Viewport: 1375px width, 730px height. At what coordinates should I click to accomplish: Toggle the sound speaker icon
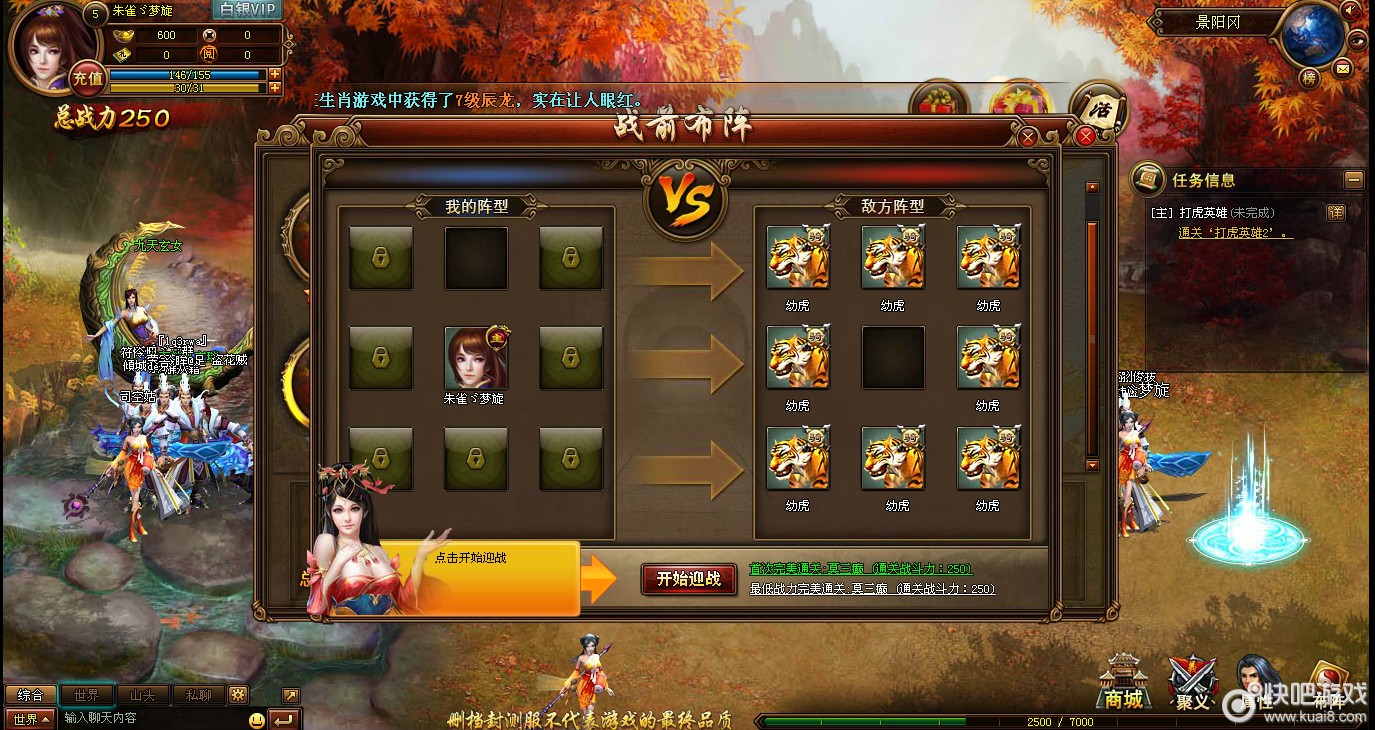click(1352, 11)
